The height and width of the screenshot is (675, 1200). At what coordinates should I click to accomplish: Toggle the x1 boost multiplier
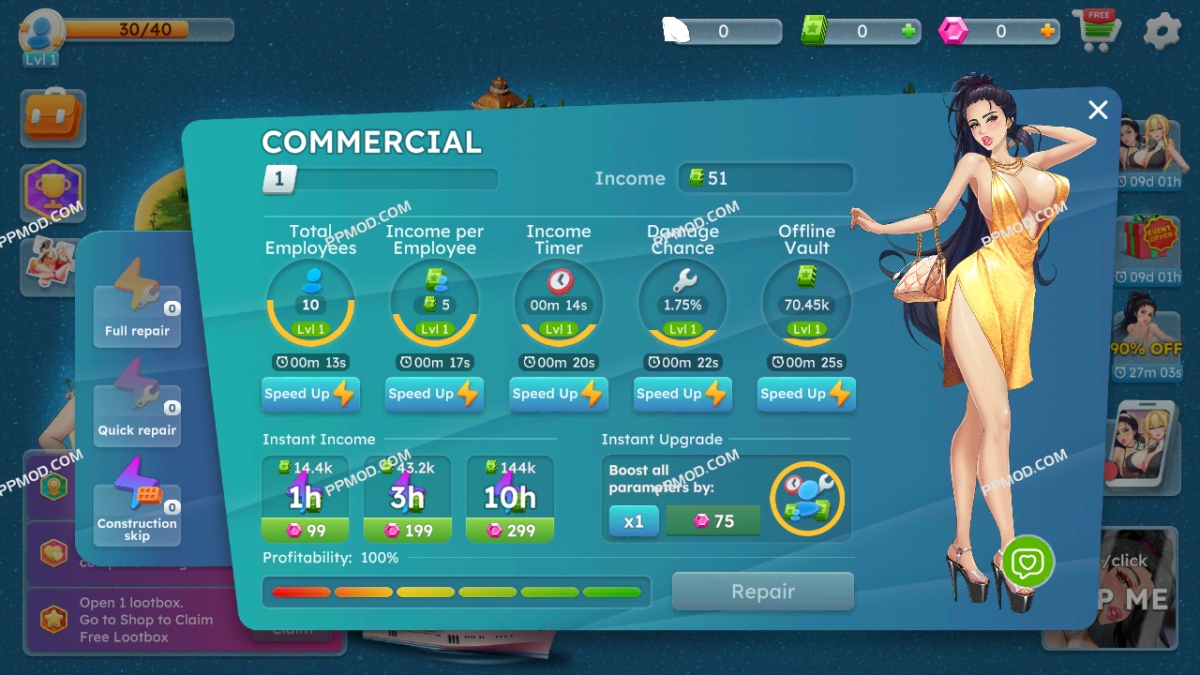click(634, 521)
